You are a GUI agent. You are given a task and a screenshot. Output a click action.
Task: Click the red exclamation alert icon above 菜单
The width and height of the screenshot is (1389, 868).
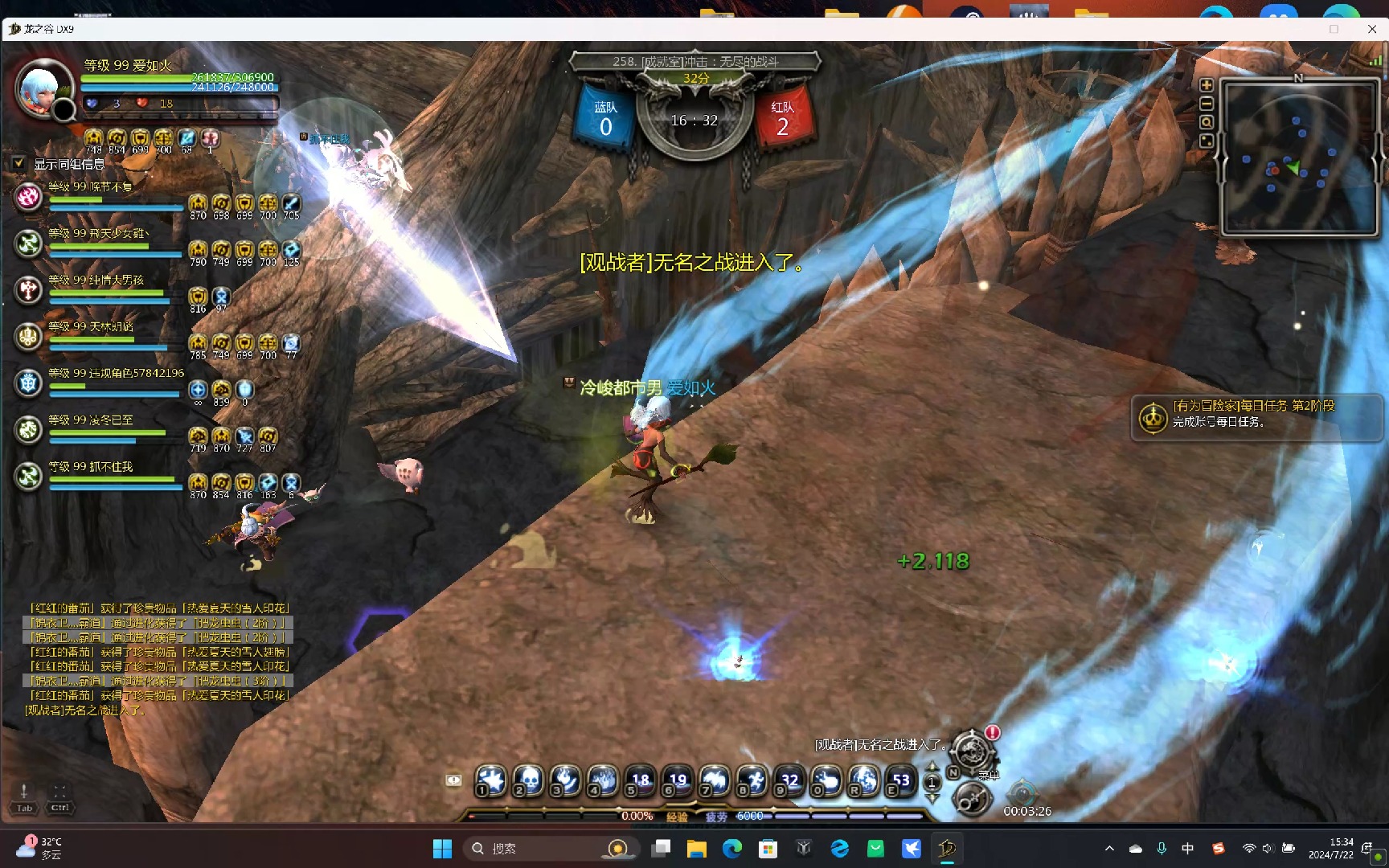tap(992, 732)
